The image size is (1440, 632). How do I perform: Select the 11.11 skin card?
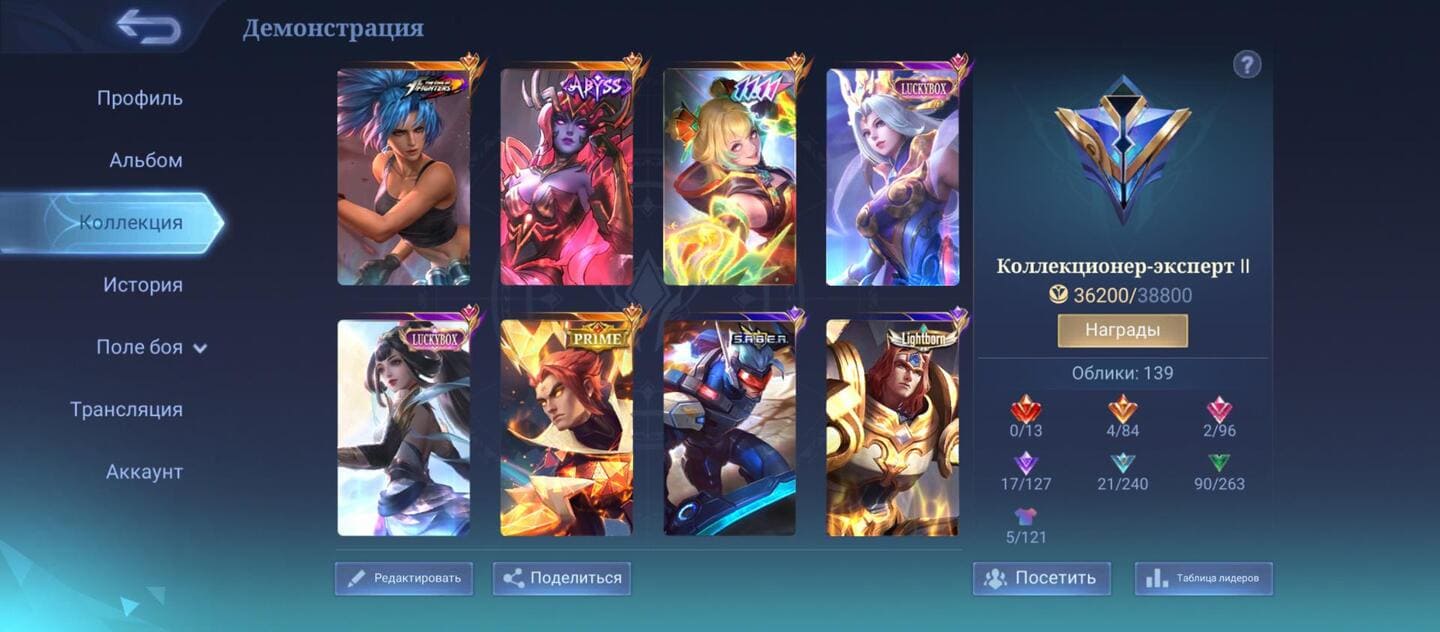(730, 177)
